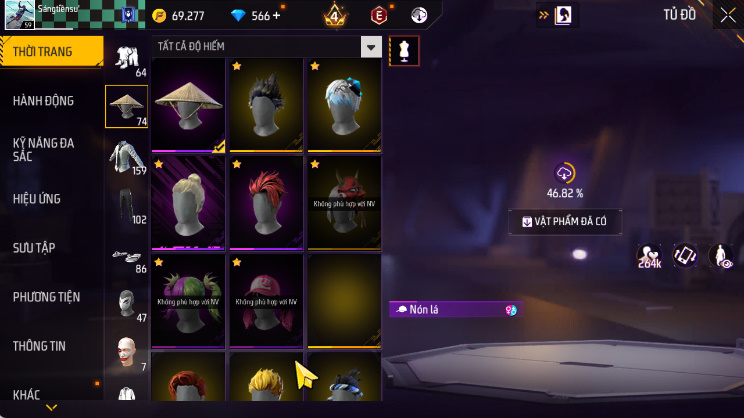Switch to the pants category icon
The image size is (744, 418).
point(126,205)
